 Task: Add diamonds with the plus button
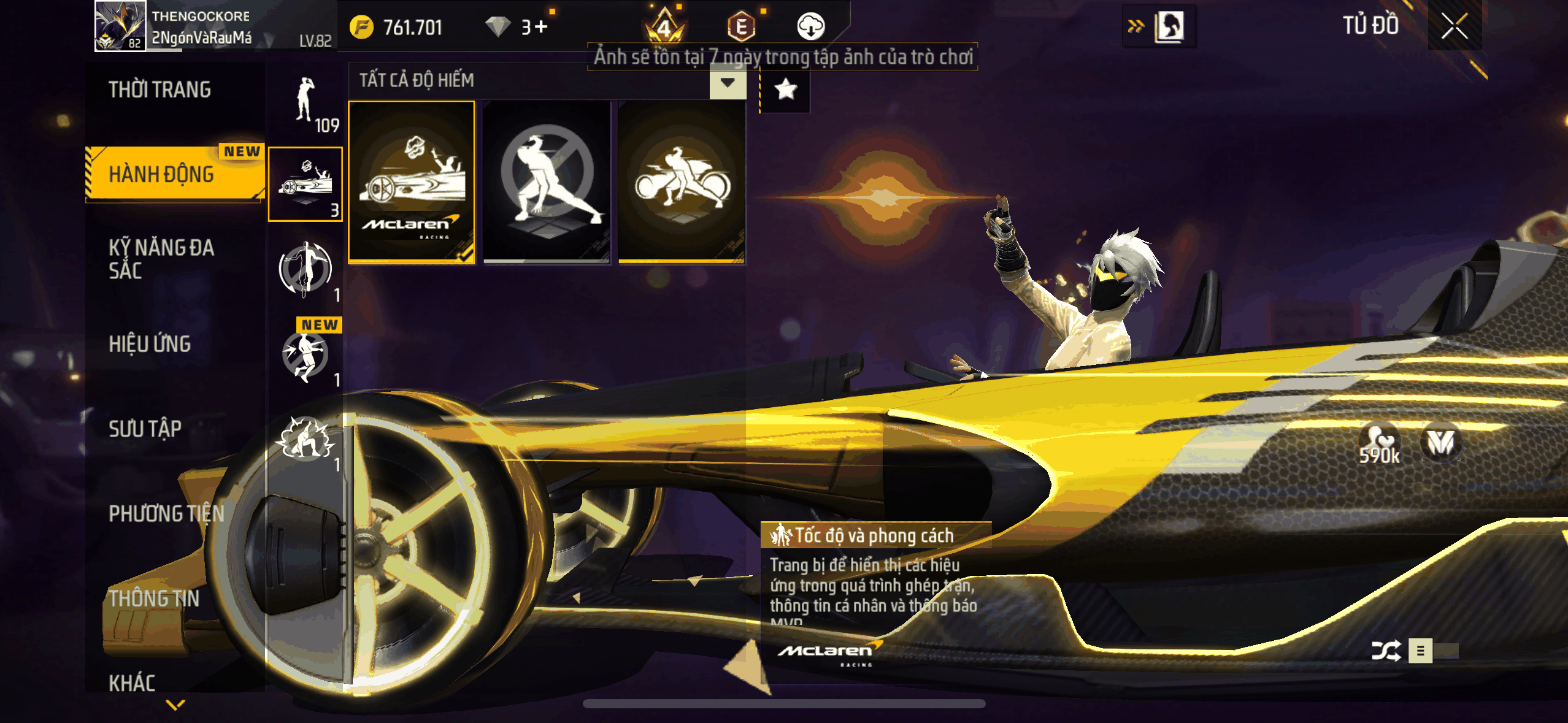click(x=541, y=27)
